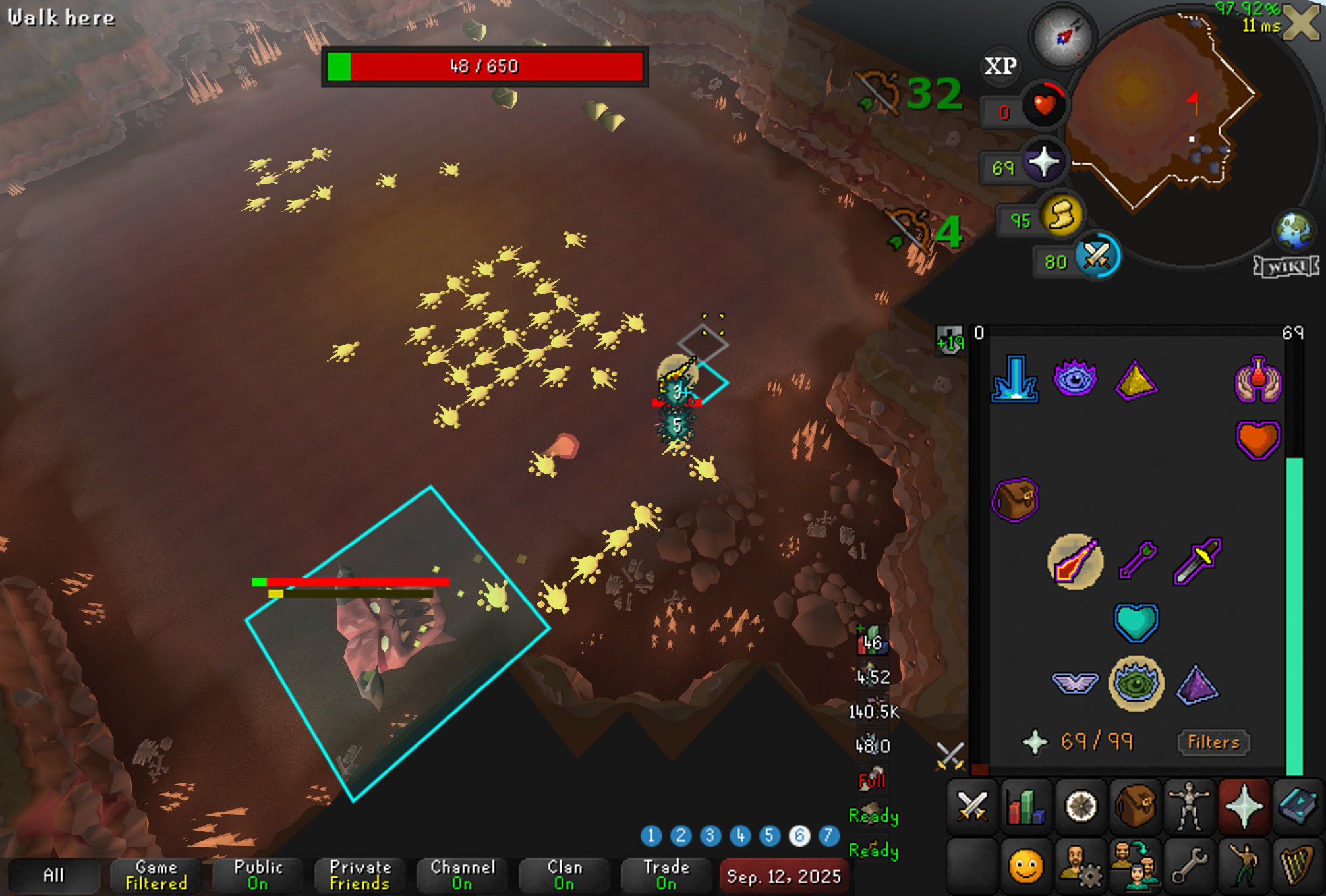This screenshot has height=896, width=1326.
Task: Toggle the green eye prayer
Action: pyautogui.click(x=1136, y=683)
